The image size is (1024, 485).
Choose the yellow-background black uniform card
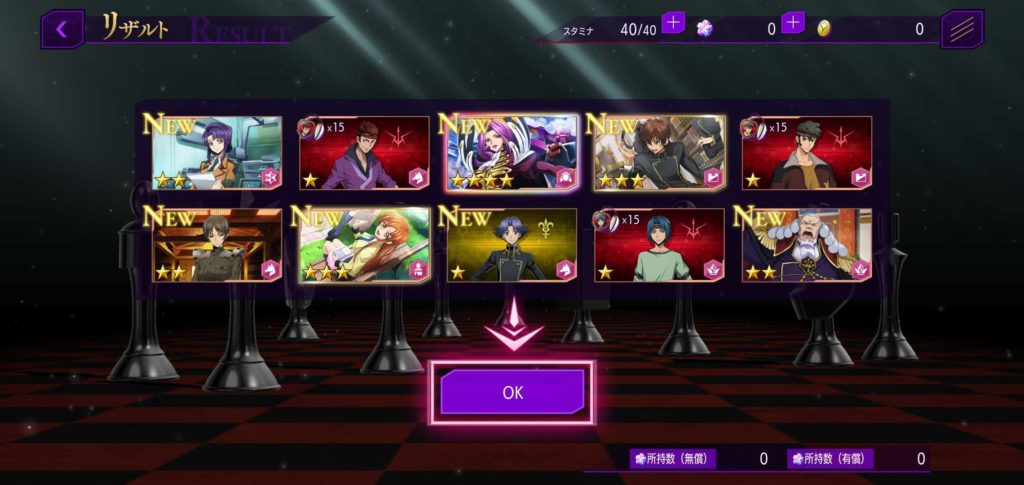512,245
